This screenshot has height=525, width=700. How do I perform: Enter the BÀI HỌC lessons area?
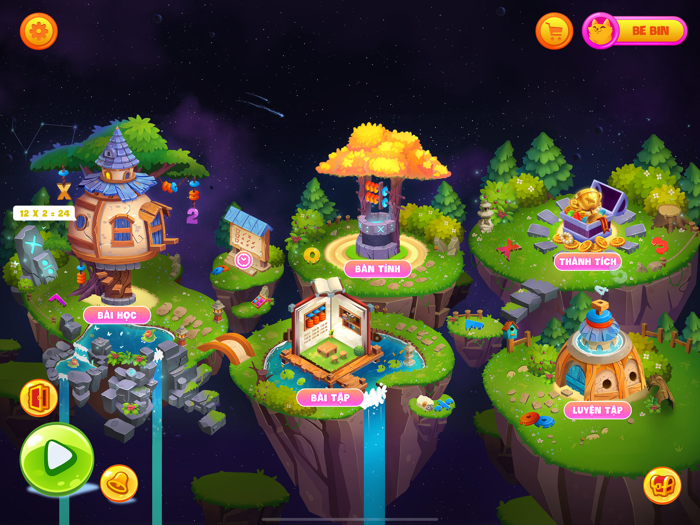point(117,315)
